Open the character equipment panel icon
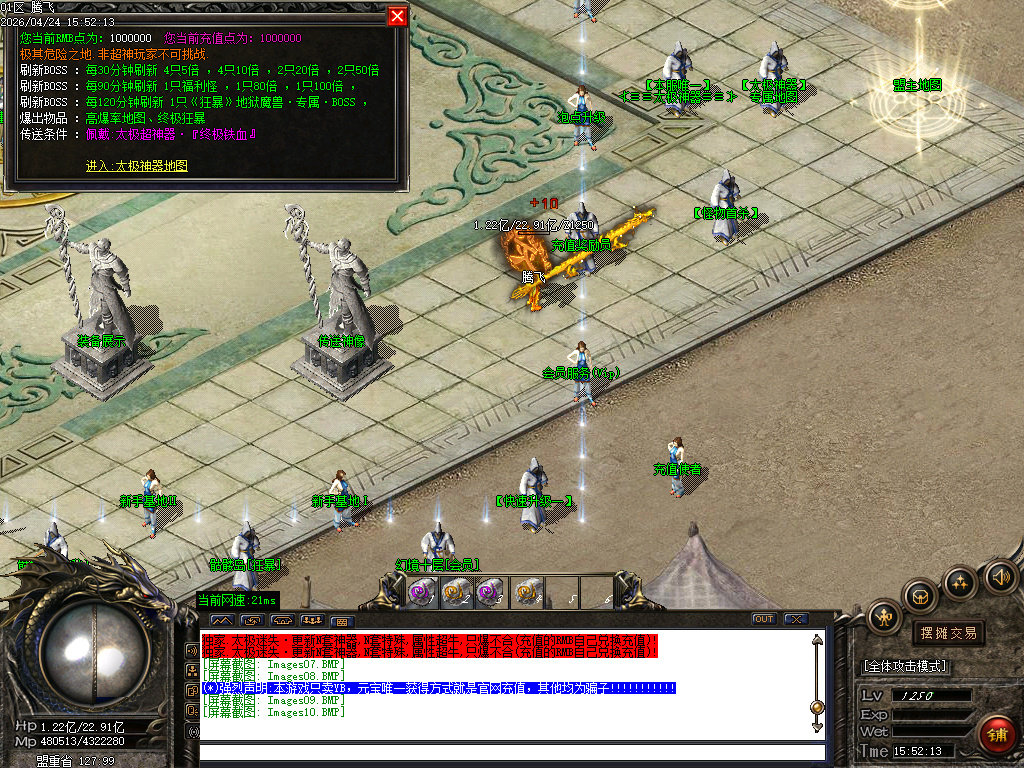This screenshot has height=768, width=1024. click(x=885, y=617)
